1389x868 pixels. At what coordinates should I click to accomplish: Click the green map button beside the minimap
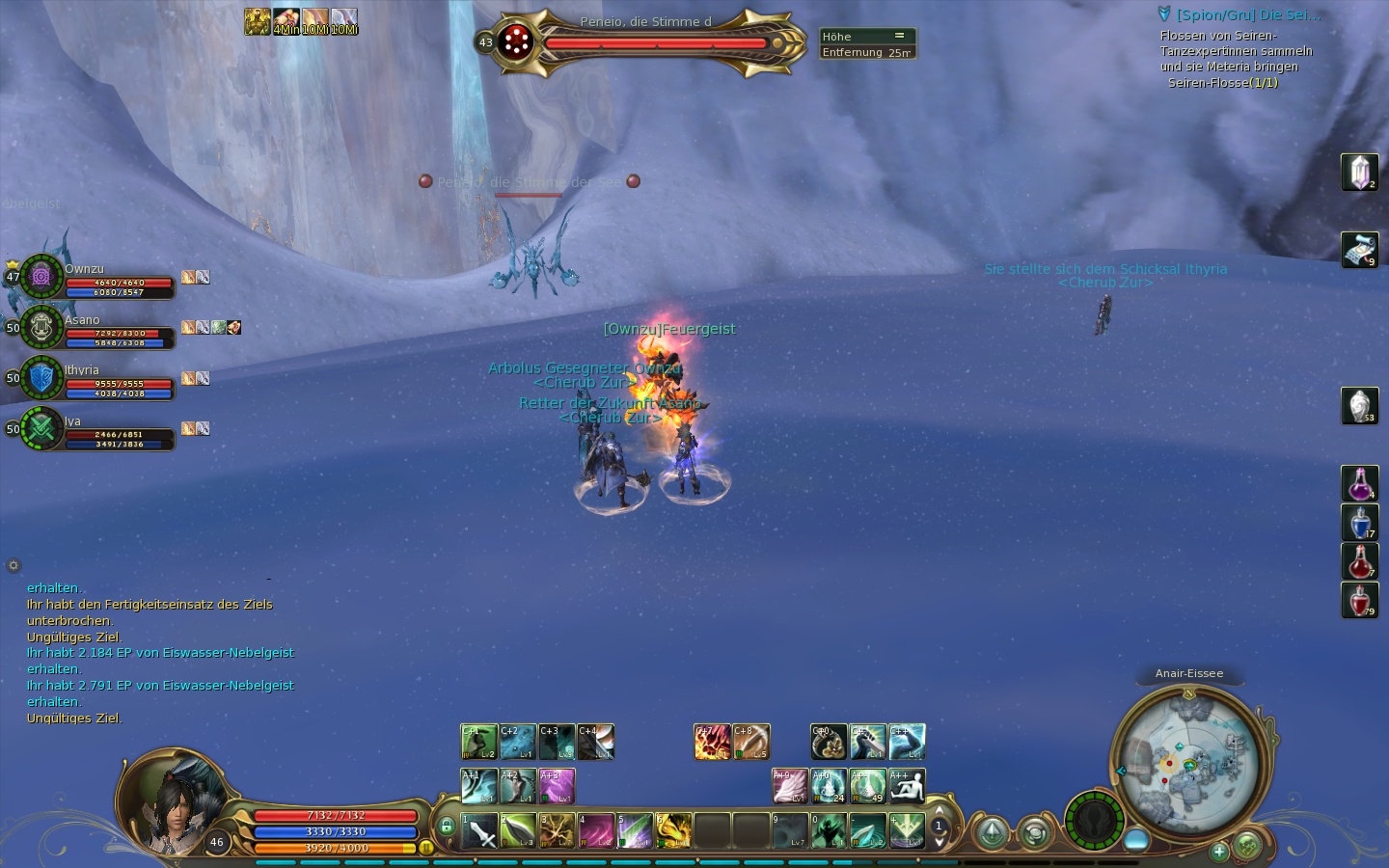1247,846
